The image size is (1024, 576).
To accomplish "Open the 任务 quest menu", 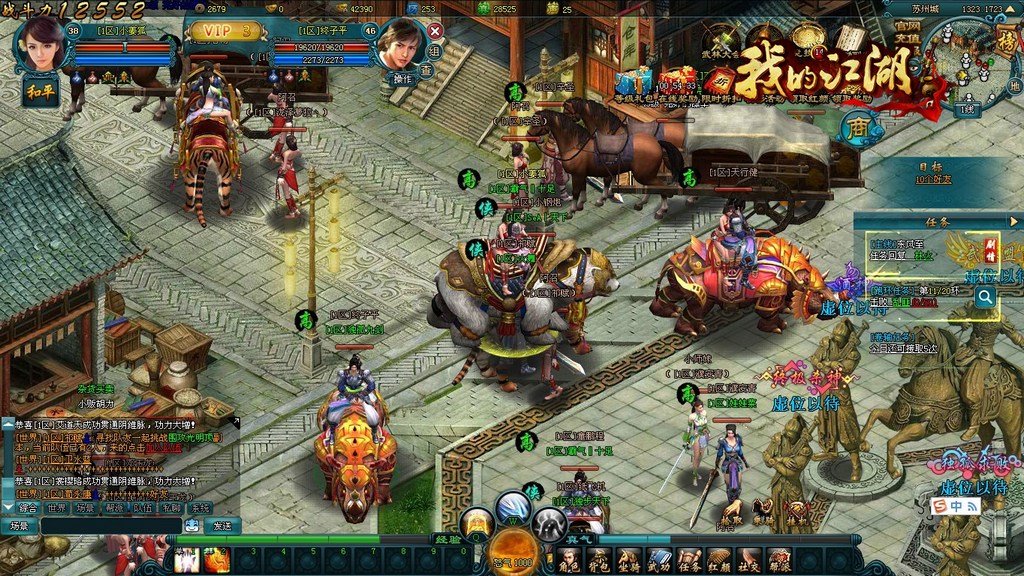I will pyautogui.click(x=689, y=560).
